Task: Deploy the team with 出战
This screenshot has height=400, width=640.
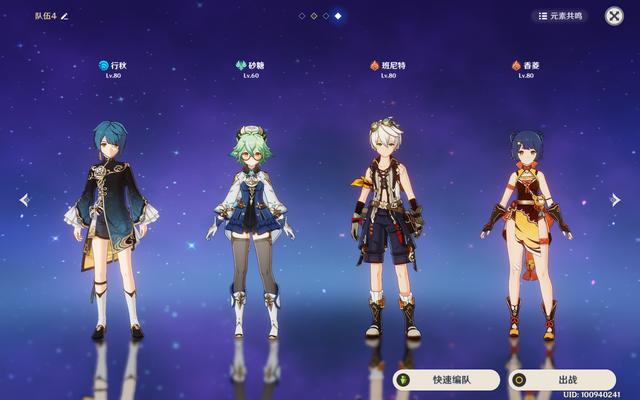Action: coord(562,380)
